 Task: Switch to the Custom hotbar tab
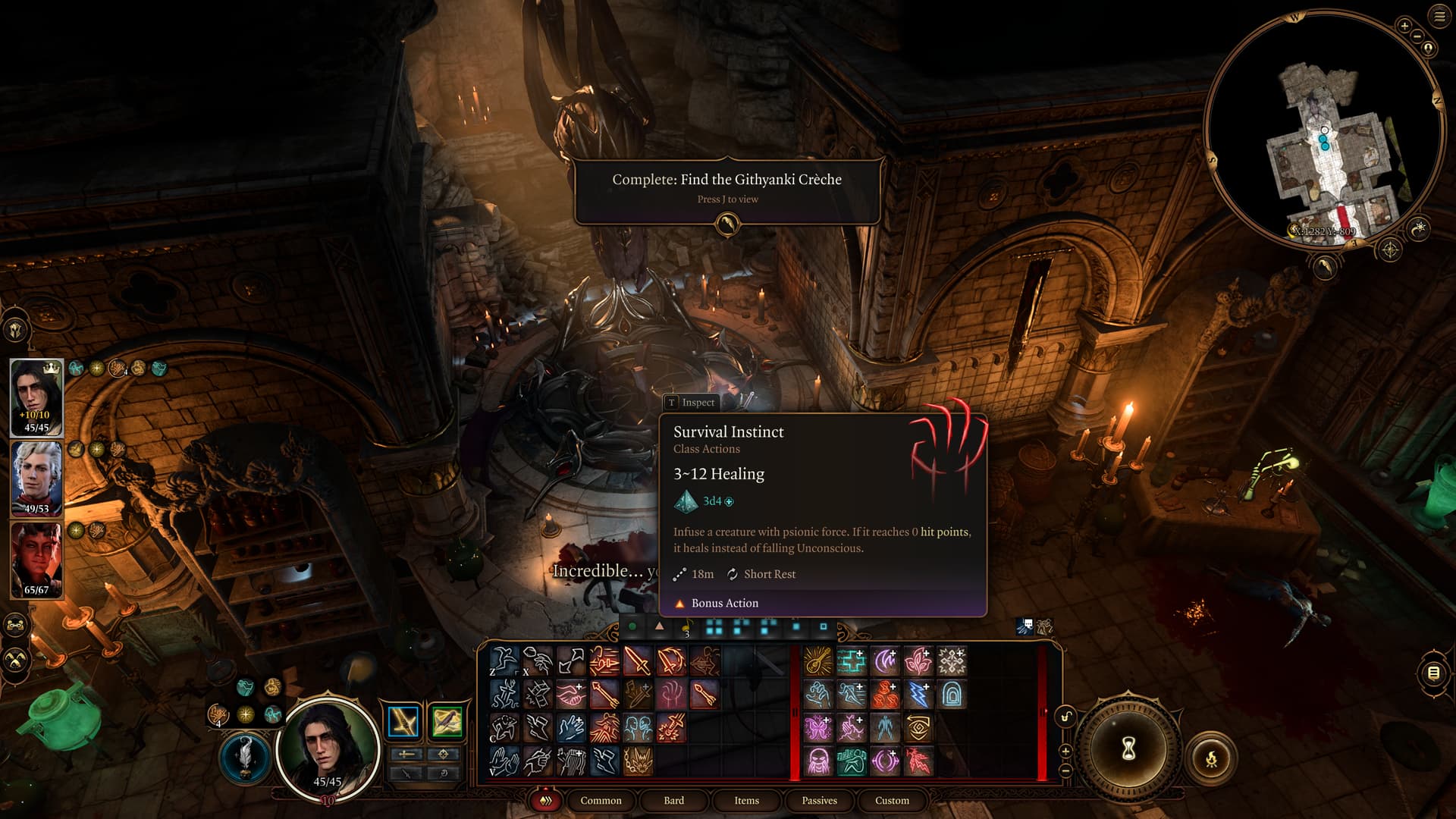892,800
